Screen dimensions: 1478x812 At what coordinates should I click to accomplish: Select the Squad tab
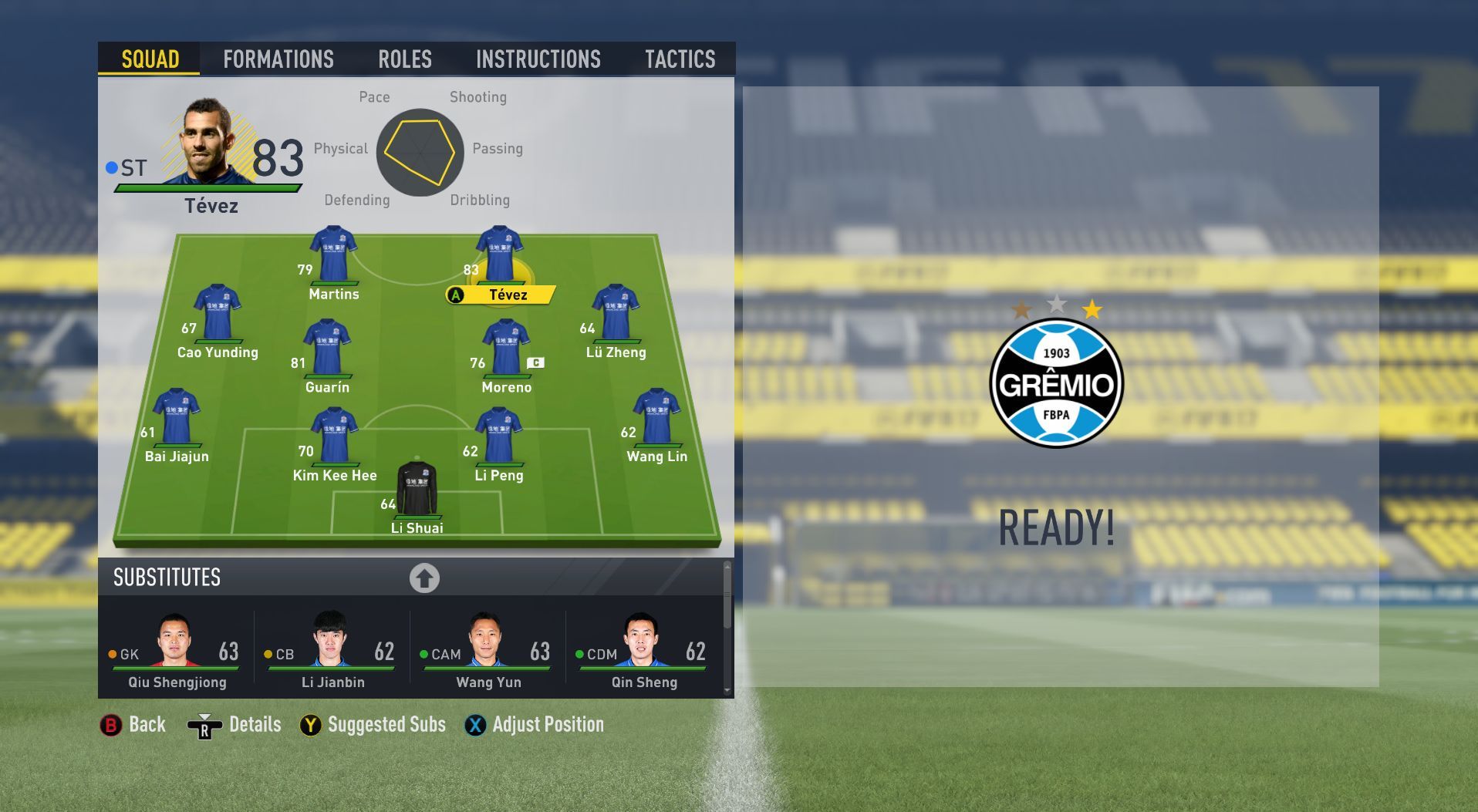click(x=150, y=59)
